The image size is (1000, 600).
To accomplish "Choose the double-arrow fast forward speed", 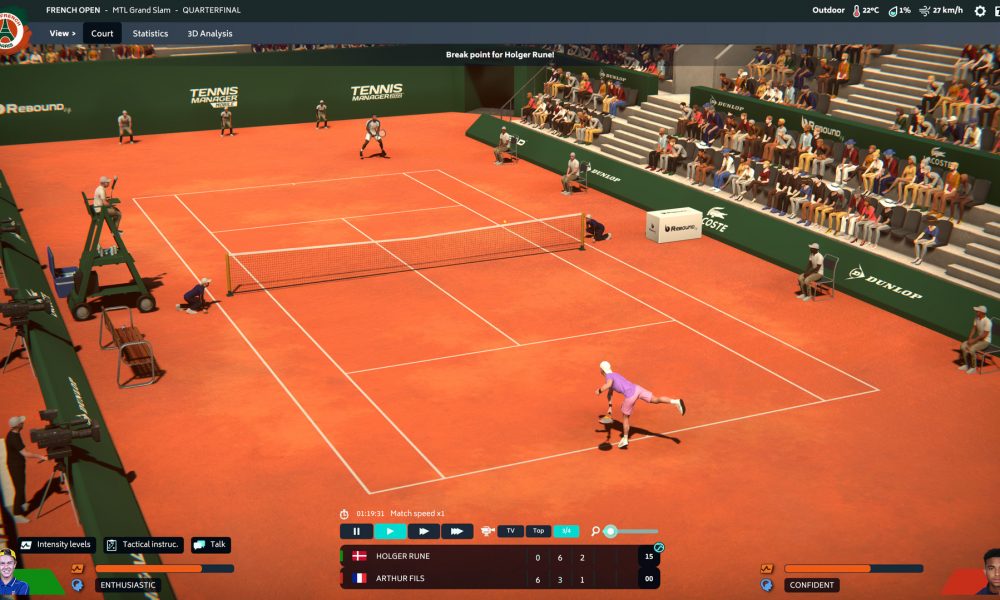I will 423,531.
